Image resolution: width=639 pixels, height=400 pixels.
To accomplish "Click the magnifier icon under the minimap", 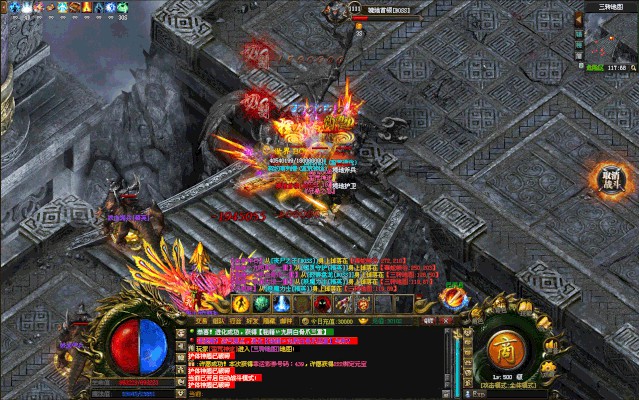I will [630, 66].
